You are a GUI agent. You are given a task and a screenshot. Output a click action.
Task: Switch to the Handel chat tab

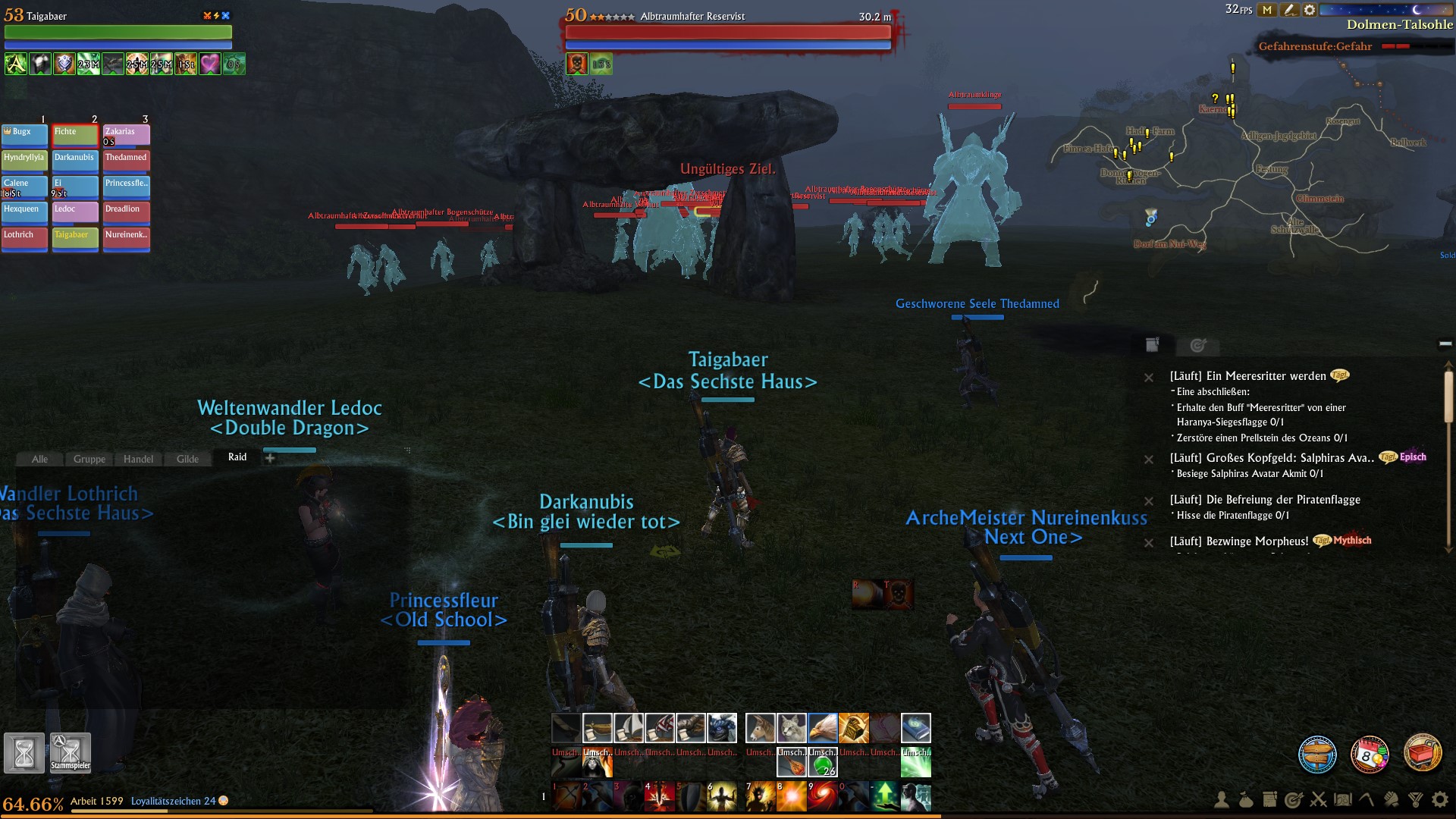(x=139, y=459)
